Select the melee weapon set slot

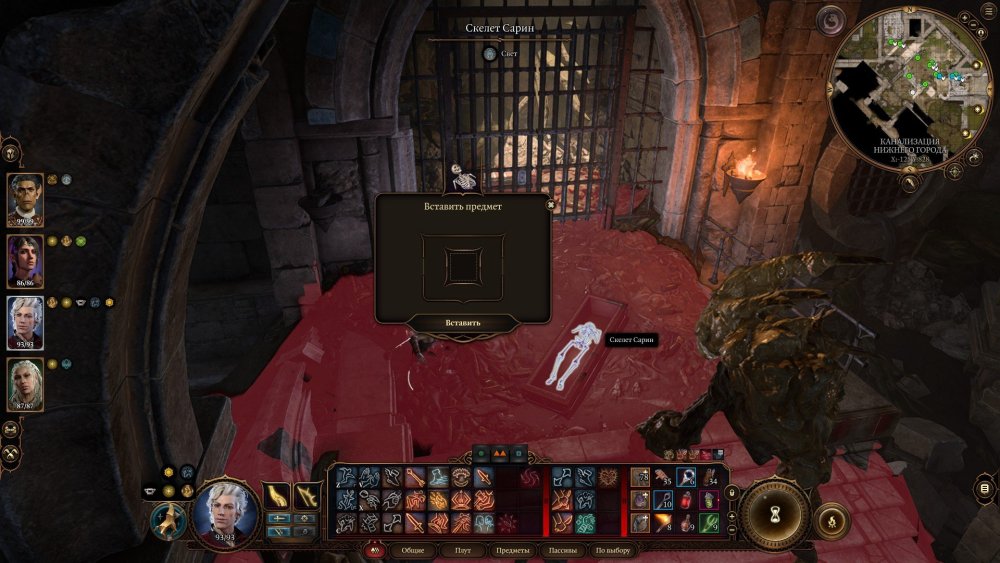coord(277,495)
